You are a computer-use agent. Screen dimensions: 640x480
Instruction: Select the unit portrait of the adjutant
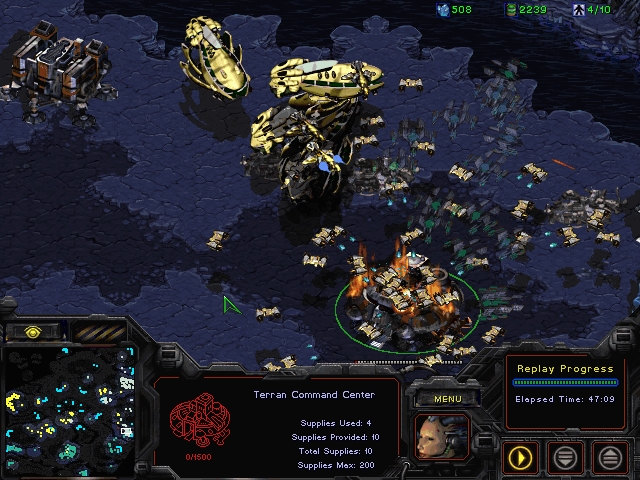[441, 437]
